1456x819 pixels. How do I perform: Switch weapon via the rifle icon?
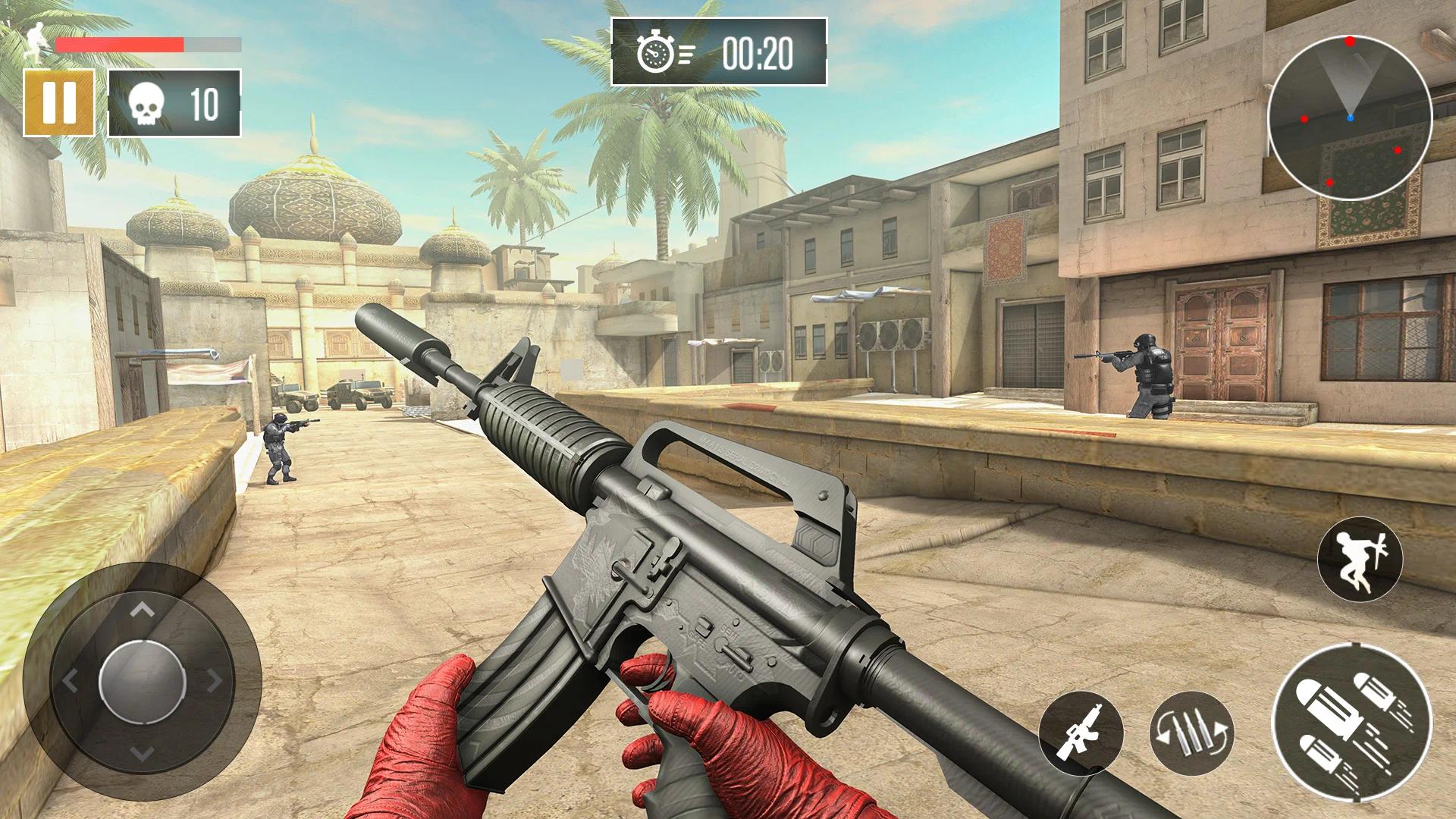click(1081, 733)
